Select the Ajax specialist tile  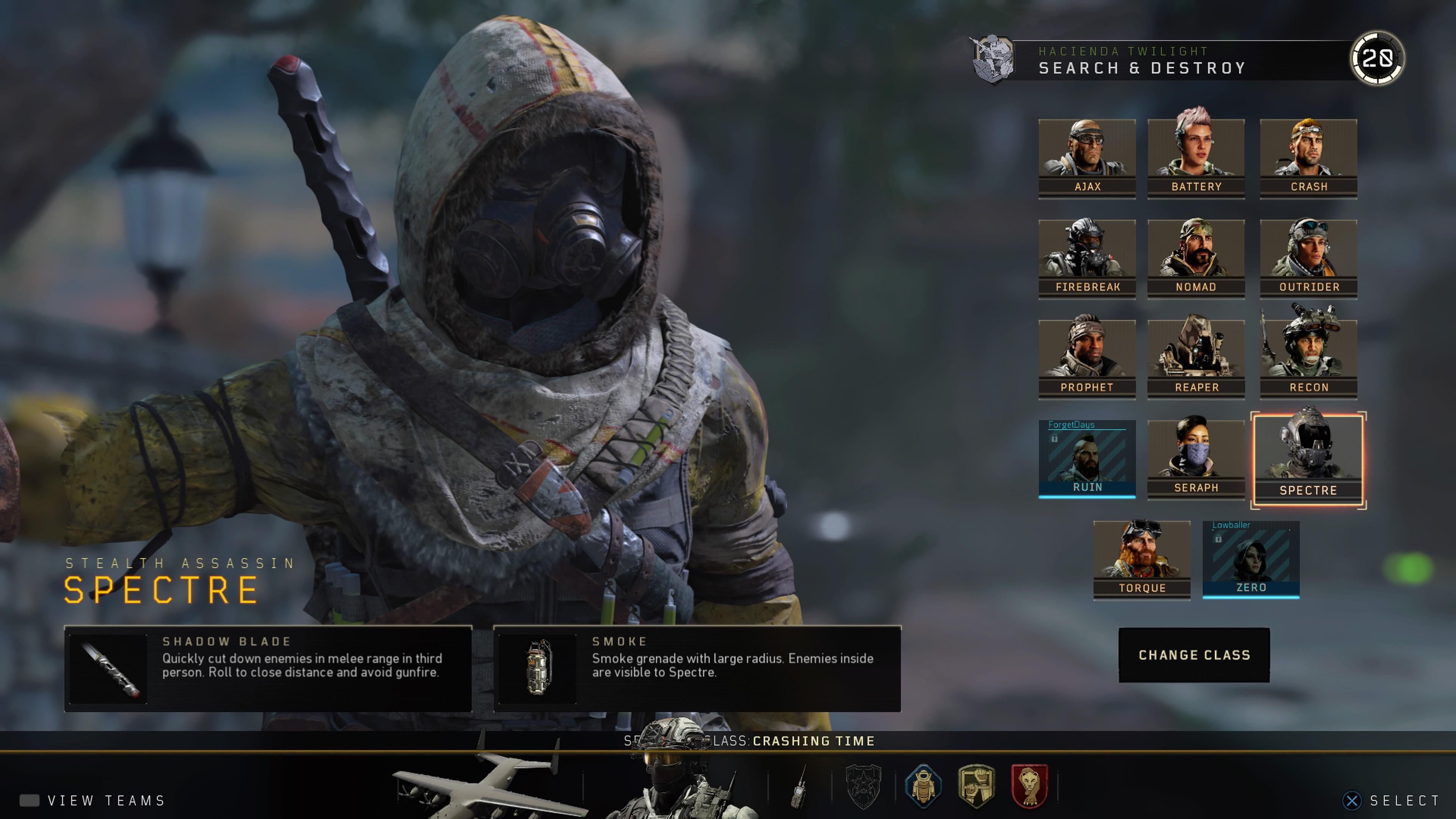coord(1086,158)
